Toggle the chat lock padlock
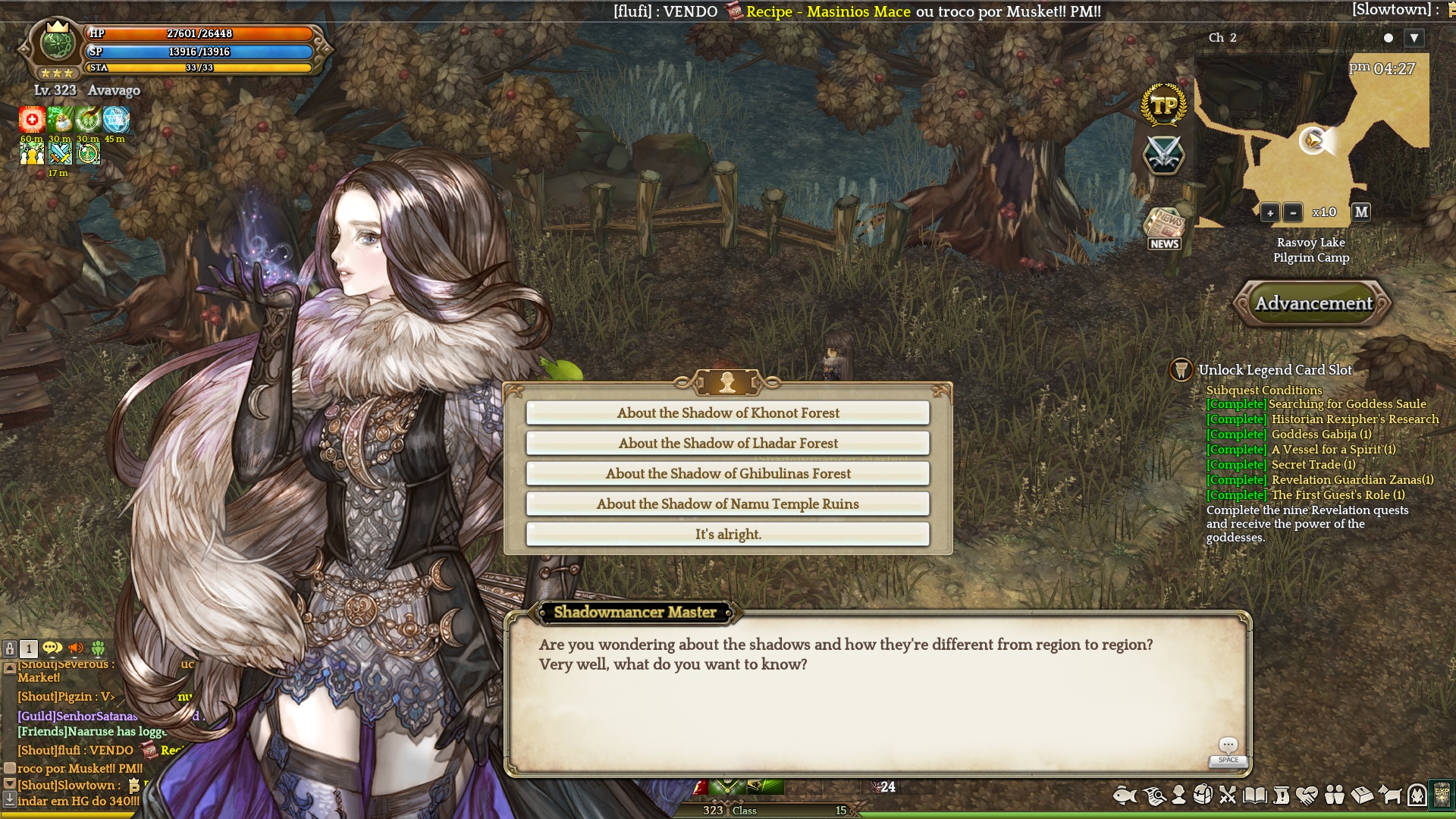The height and width of the screenshot is (819, 1456). [10, 648]
